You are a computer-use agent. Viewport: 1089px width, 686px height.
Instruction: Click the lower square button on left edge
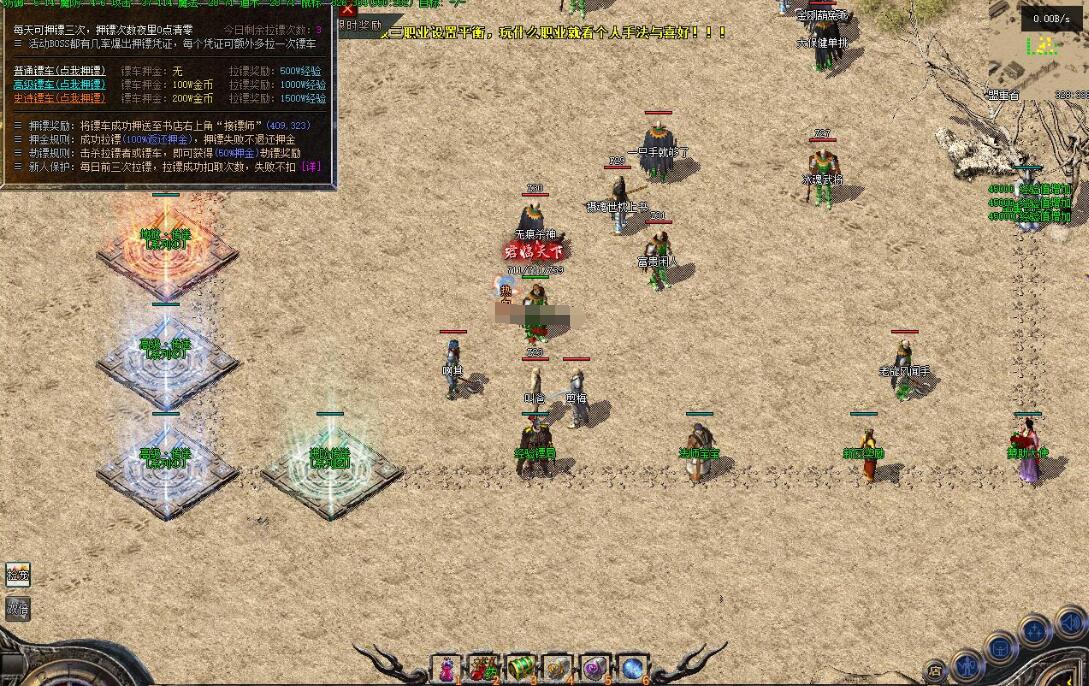point(18,606)
